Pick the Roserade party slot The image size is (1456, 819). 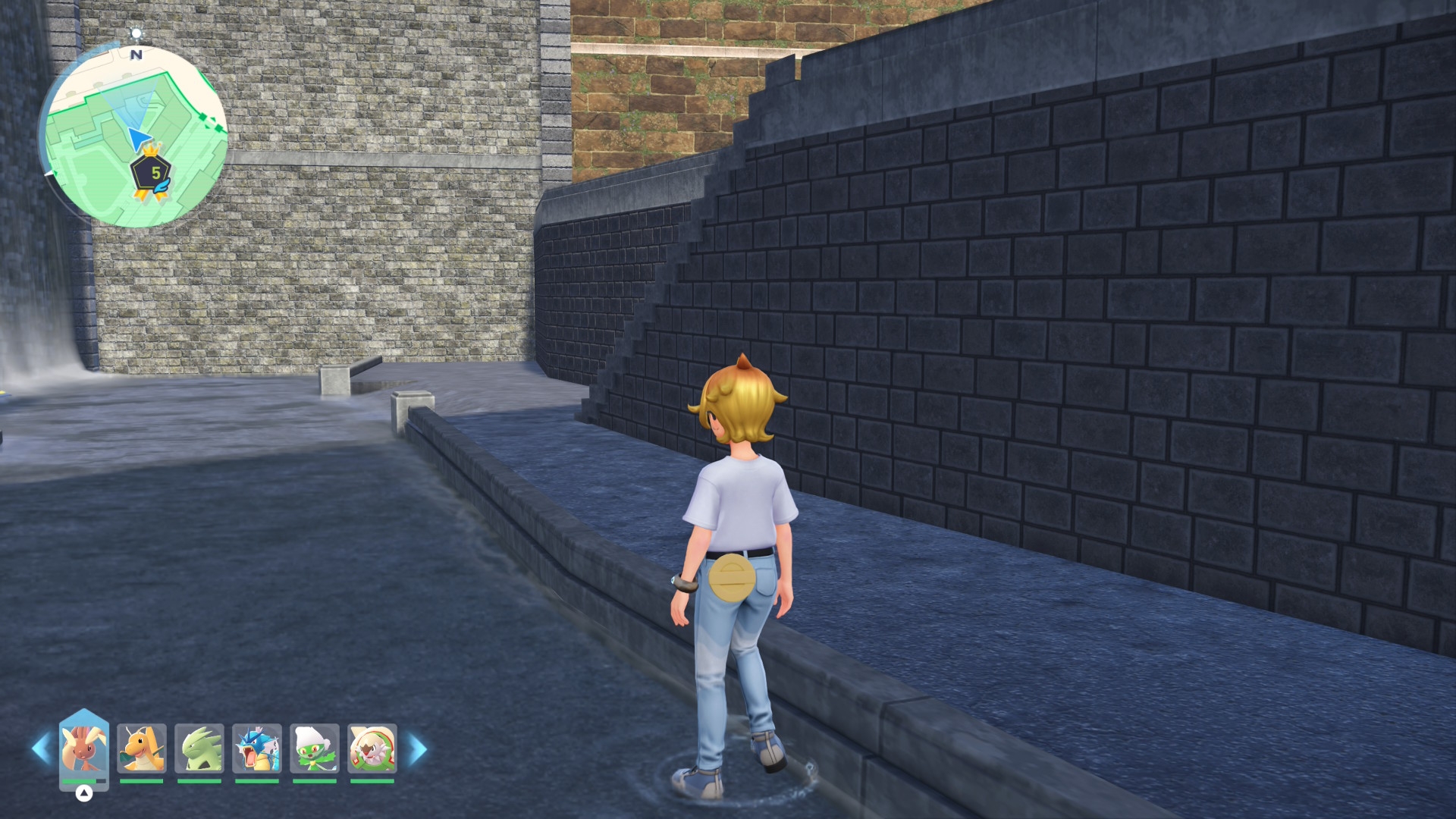315,748
